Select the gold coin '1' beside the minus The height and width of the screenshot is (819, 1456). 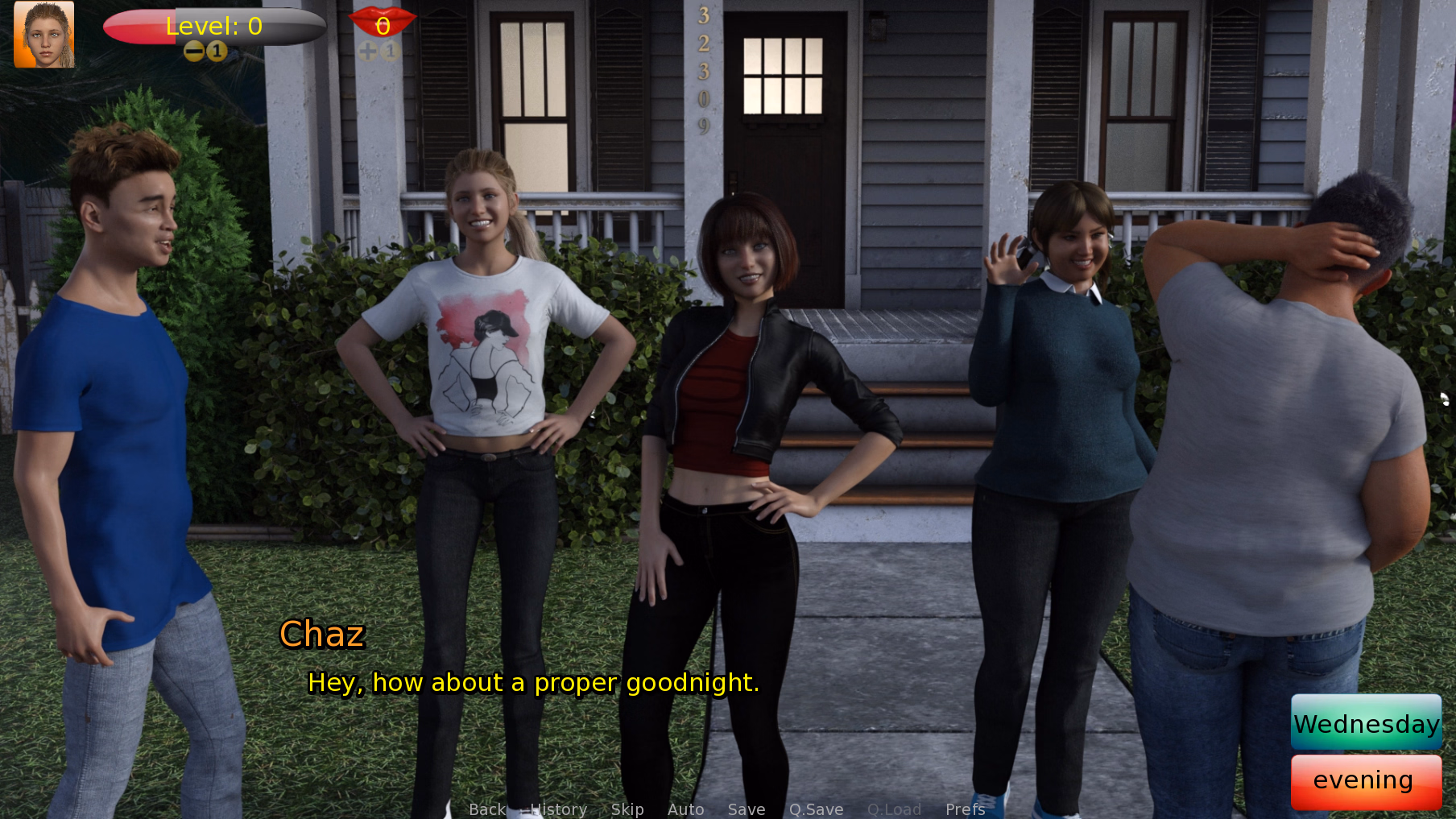pos(216,50)
